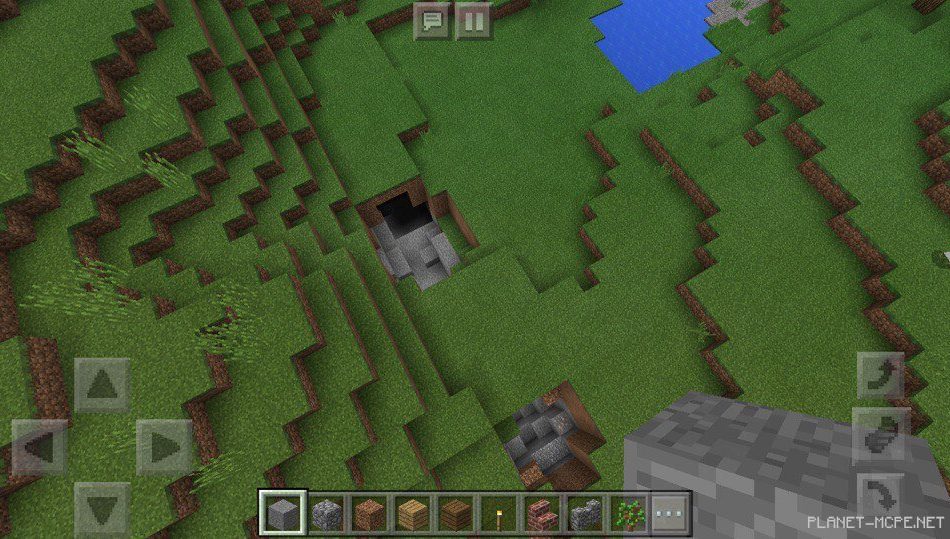This screenshot has width=950, height=539.
Task: Tap the move left arrow
Action: pos(40,446)
